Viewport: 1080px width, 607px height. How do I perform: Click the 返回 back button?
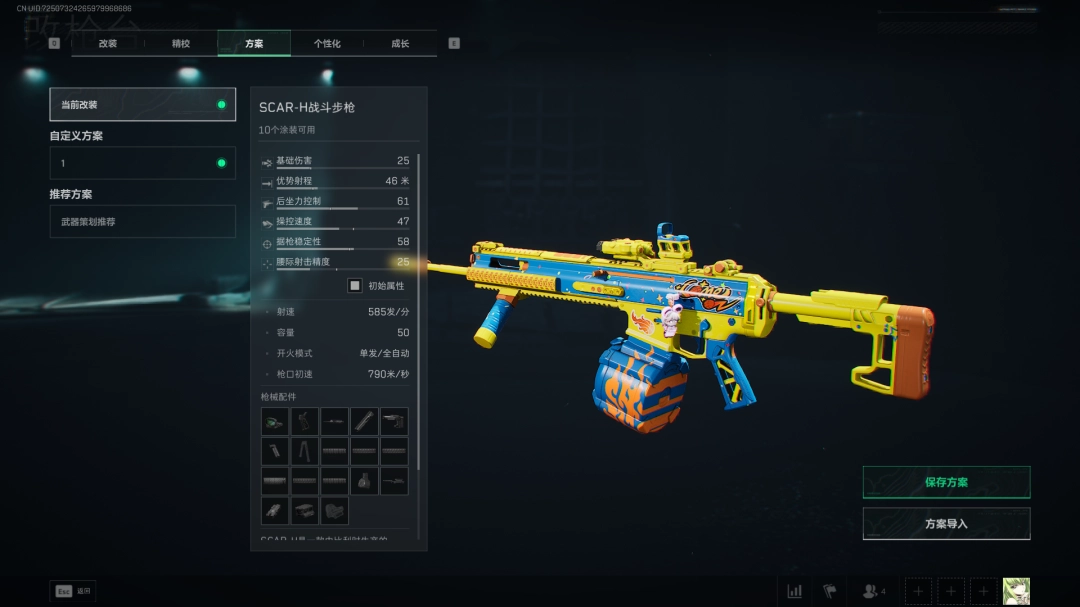click(73, 591)
